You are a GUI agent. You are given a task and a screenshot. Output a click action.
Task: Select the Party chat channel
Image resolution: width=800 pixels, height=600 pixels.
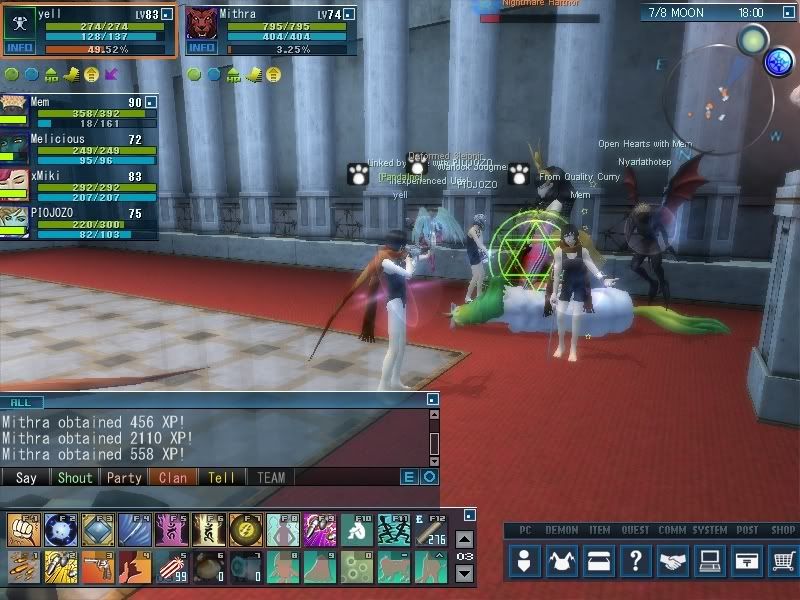(124, 478)
